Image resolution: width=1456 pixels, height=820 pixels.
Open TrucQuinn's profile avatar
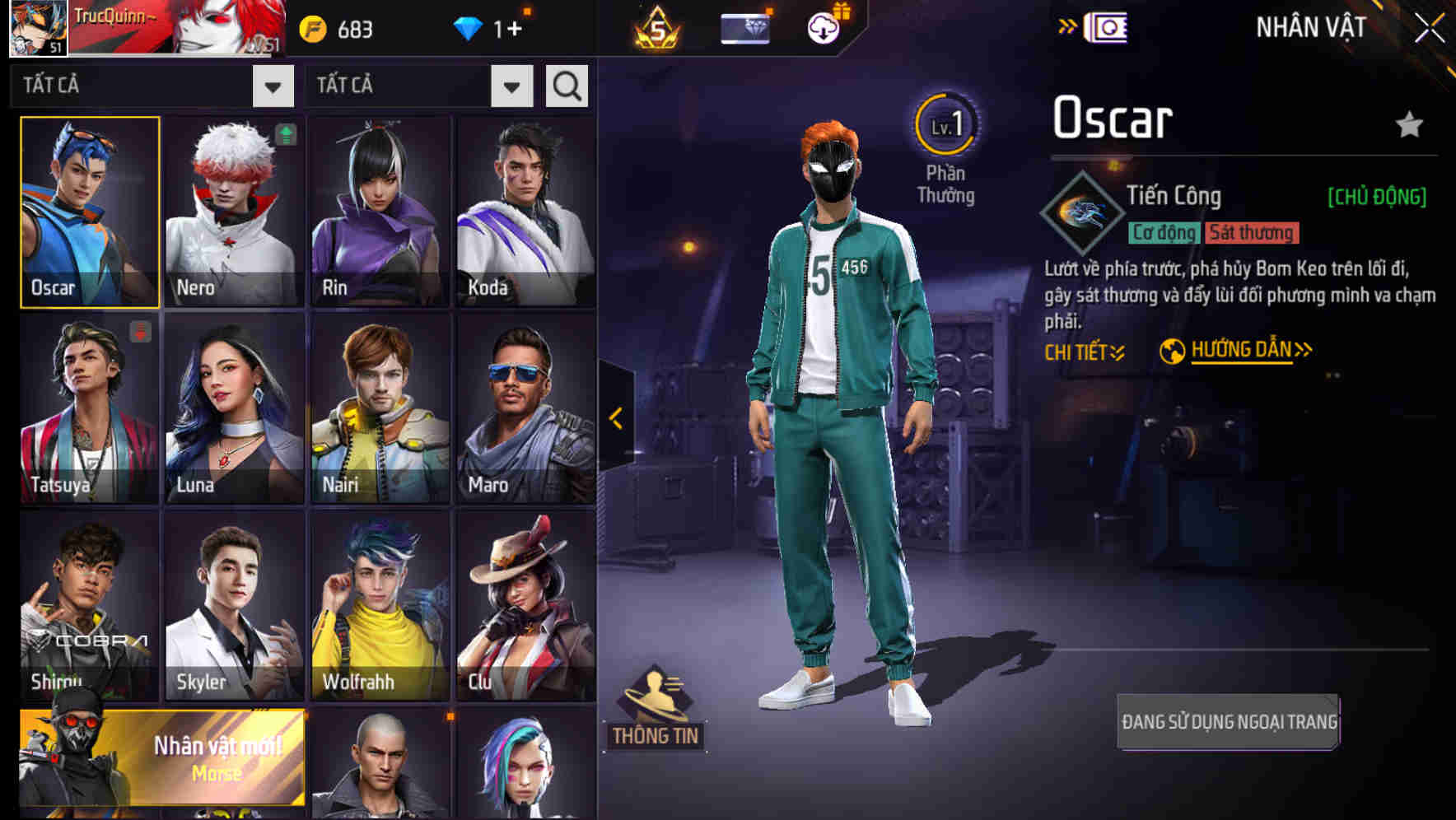[x=33, y=27]
